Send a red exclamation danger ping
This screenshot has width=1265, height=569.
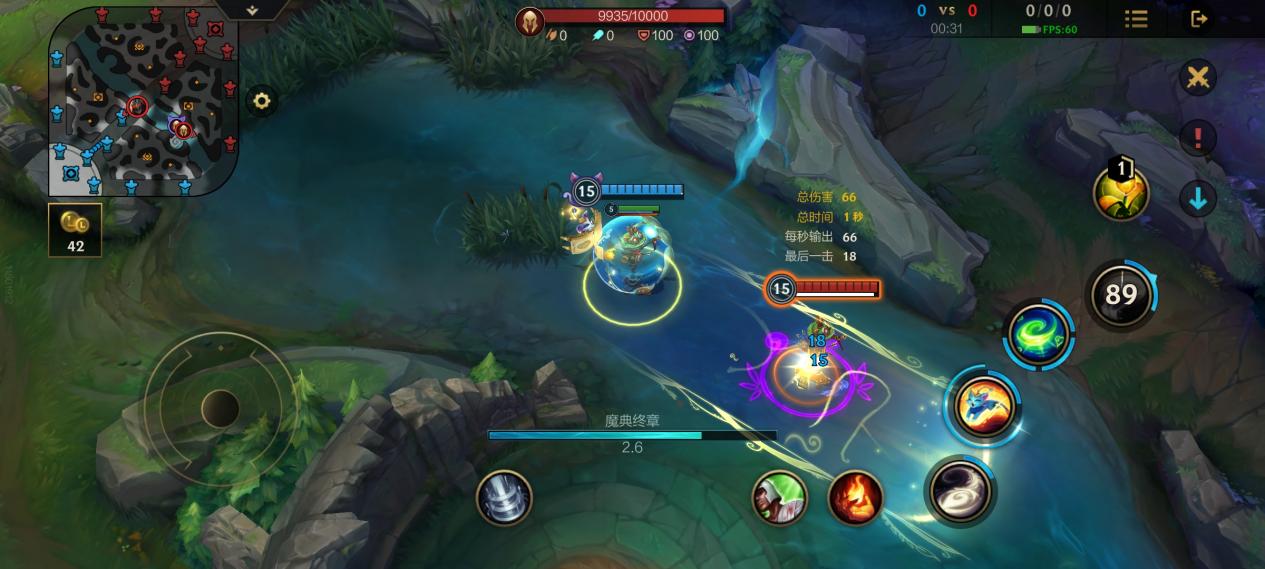[x=1197, y=138]
